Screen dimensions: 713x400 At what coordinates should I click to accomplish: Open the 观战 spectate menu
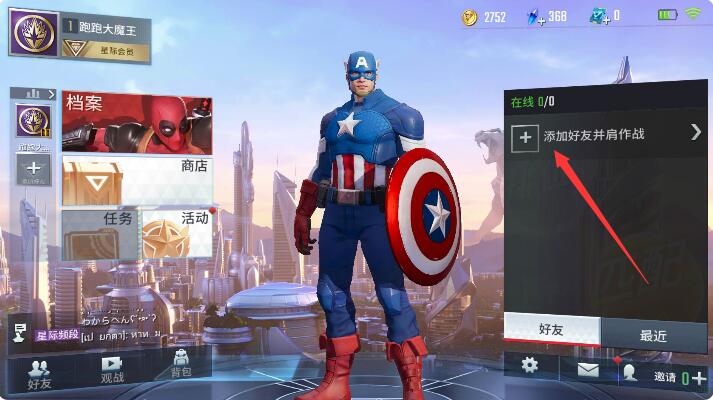tap(112, 371)
